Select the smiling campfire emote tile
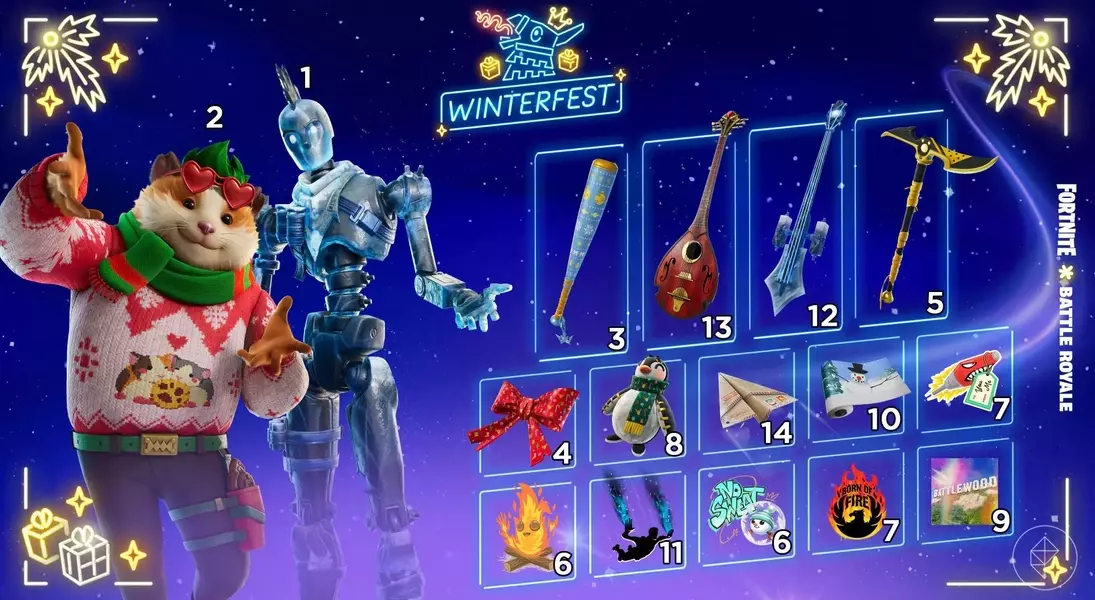Viewport: 1095px width, 600px height. click(x=526, y=530)
